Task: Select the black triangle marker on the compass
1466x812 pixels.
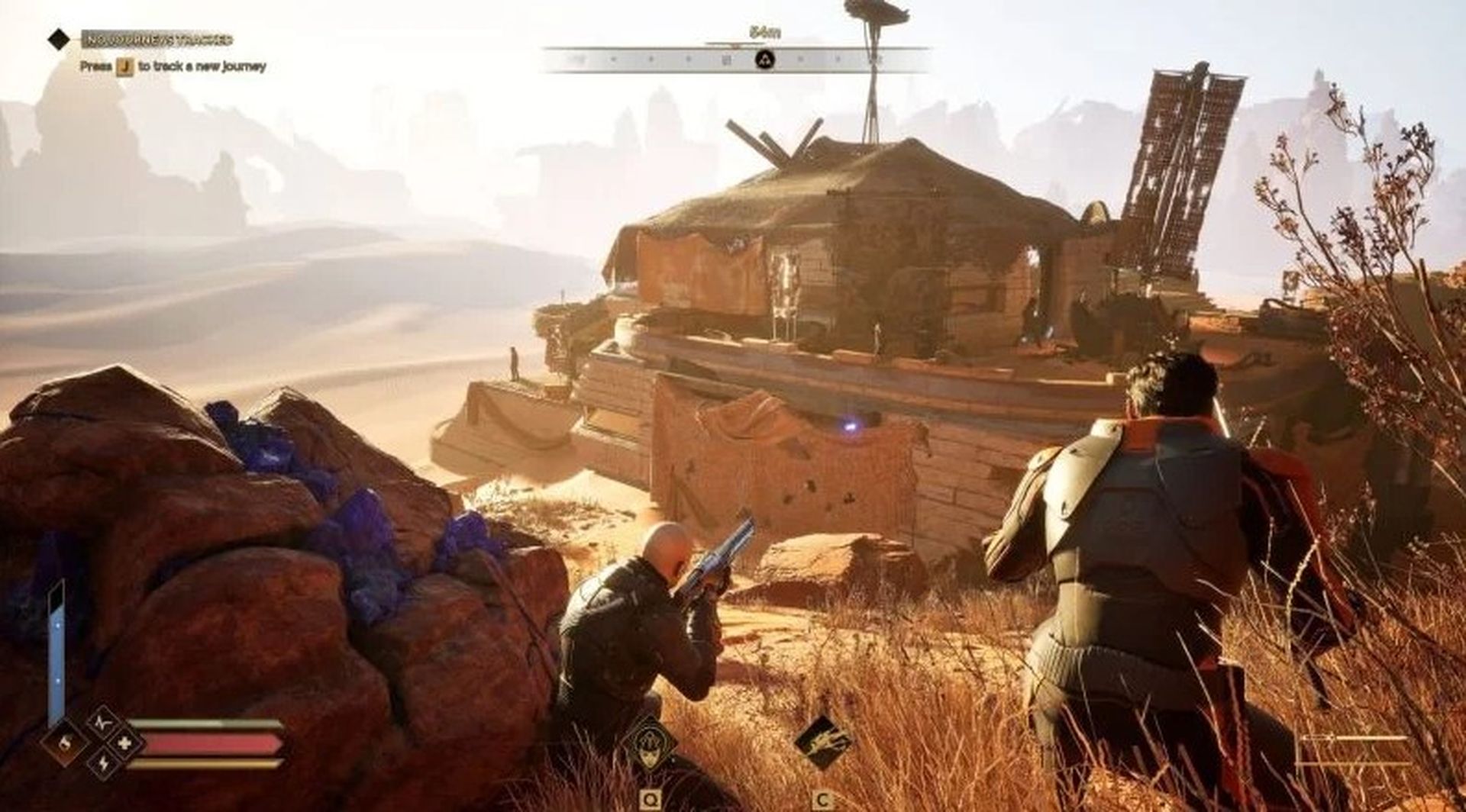Action: 764,60
